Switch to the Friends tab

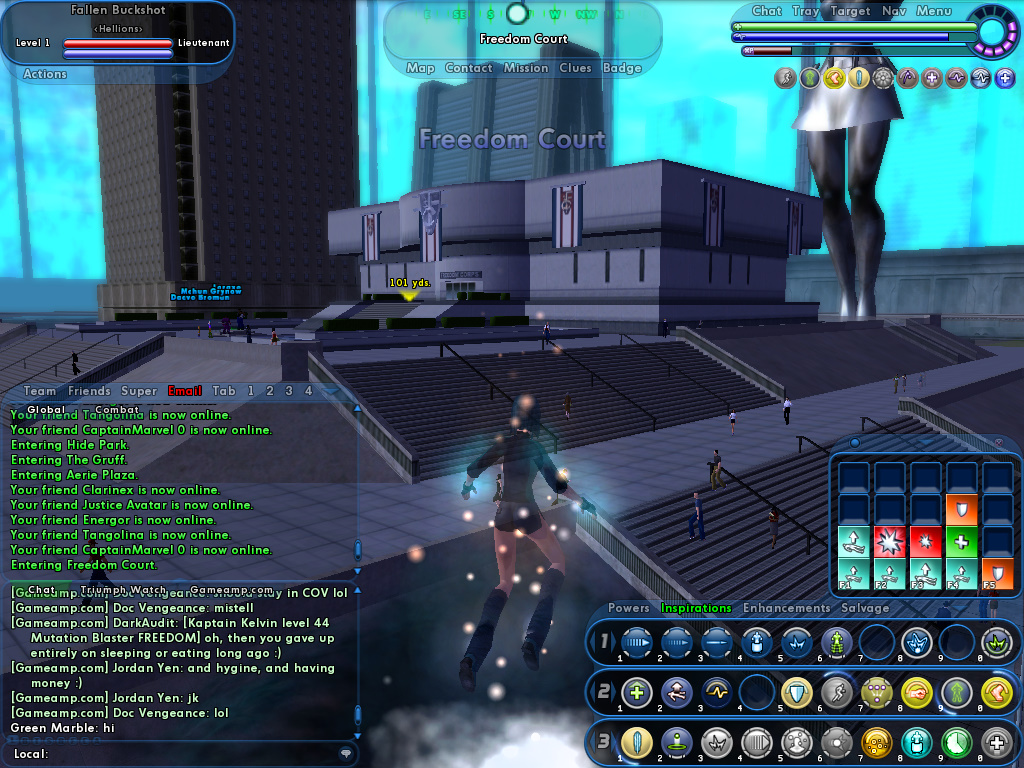tap(89, 391)
